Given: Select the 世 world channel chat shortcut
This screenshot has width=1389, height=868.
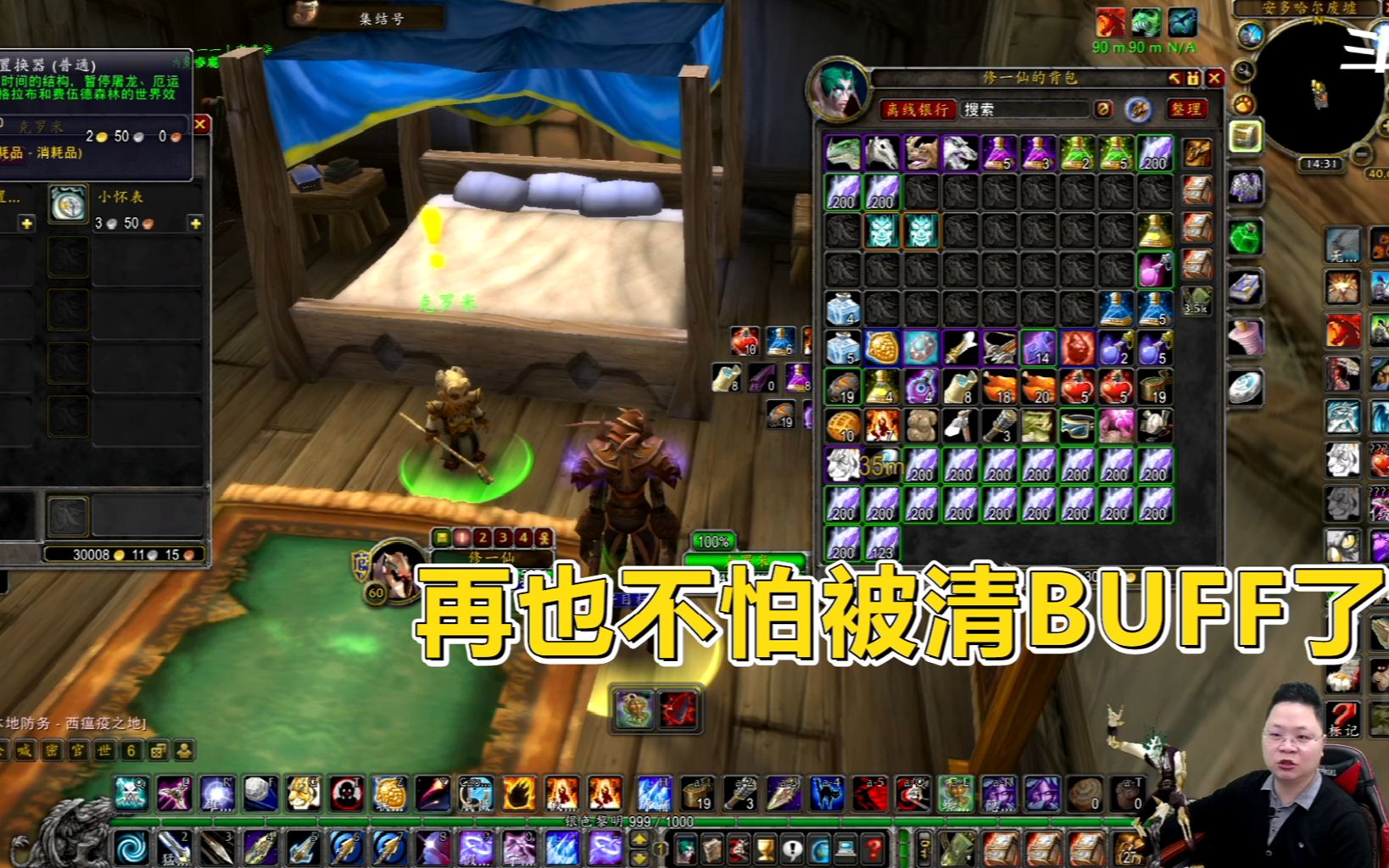Looking at the screenshot, I should tap(103, 749).
